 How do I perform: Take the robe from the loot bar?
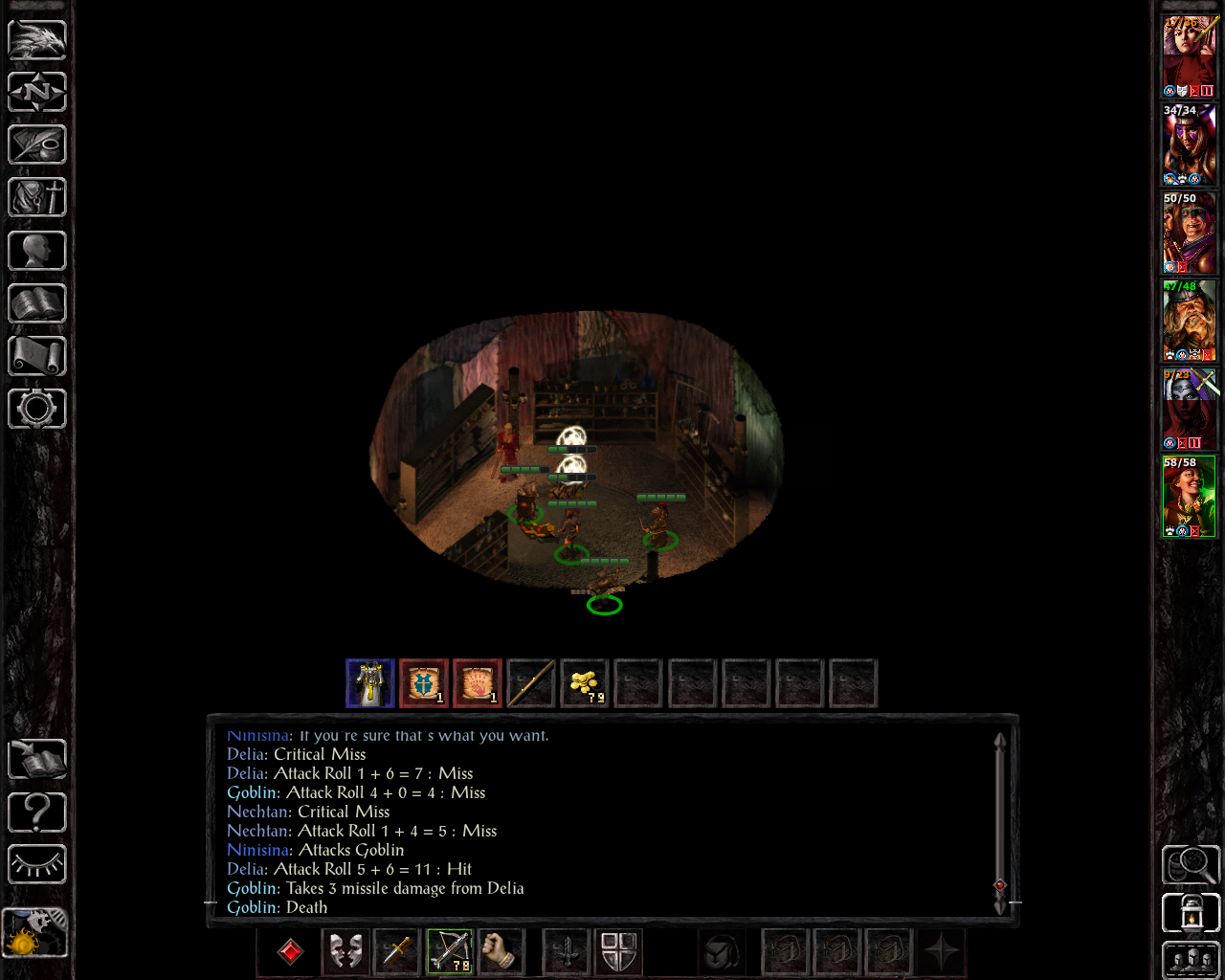click(370, 683)
